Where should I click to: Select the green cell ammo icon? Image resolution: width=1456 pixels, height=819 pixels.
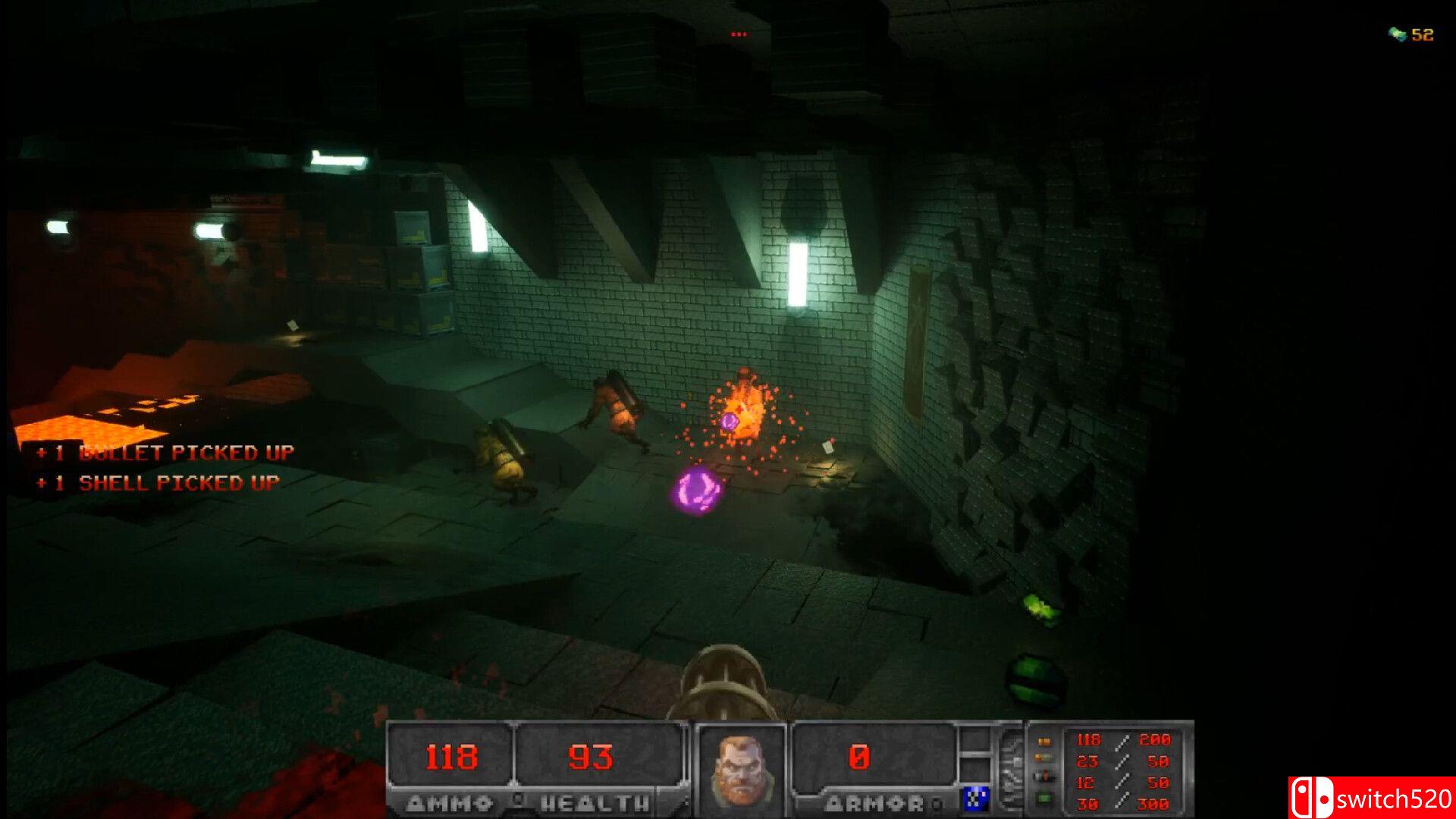pyautogui.click(x=1044, y=799)
